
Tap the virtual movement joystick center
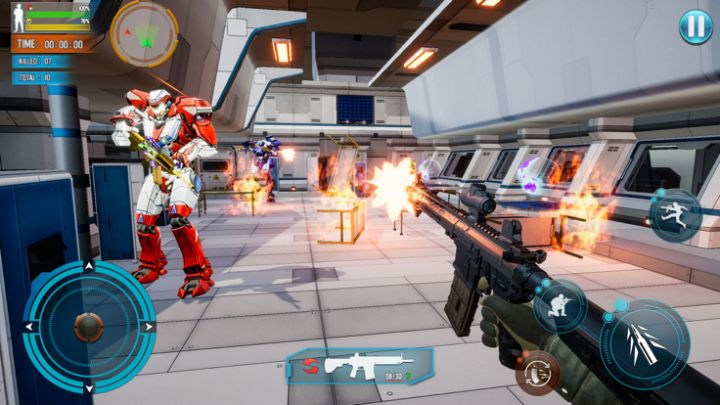[88, 326]
